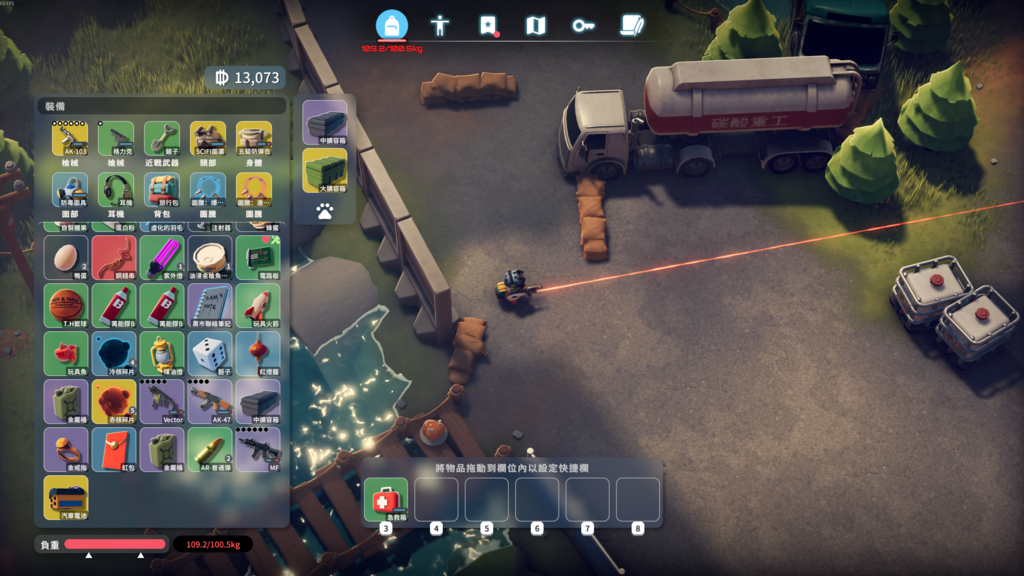Open the pet paw slot
Image resolution: width=1024 pixels, height=576 pixels.
click(325, 211)
